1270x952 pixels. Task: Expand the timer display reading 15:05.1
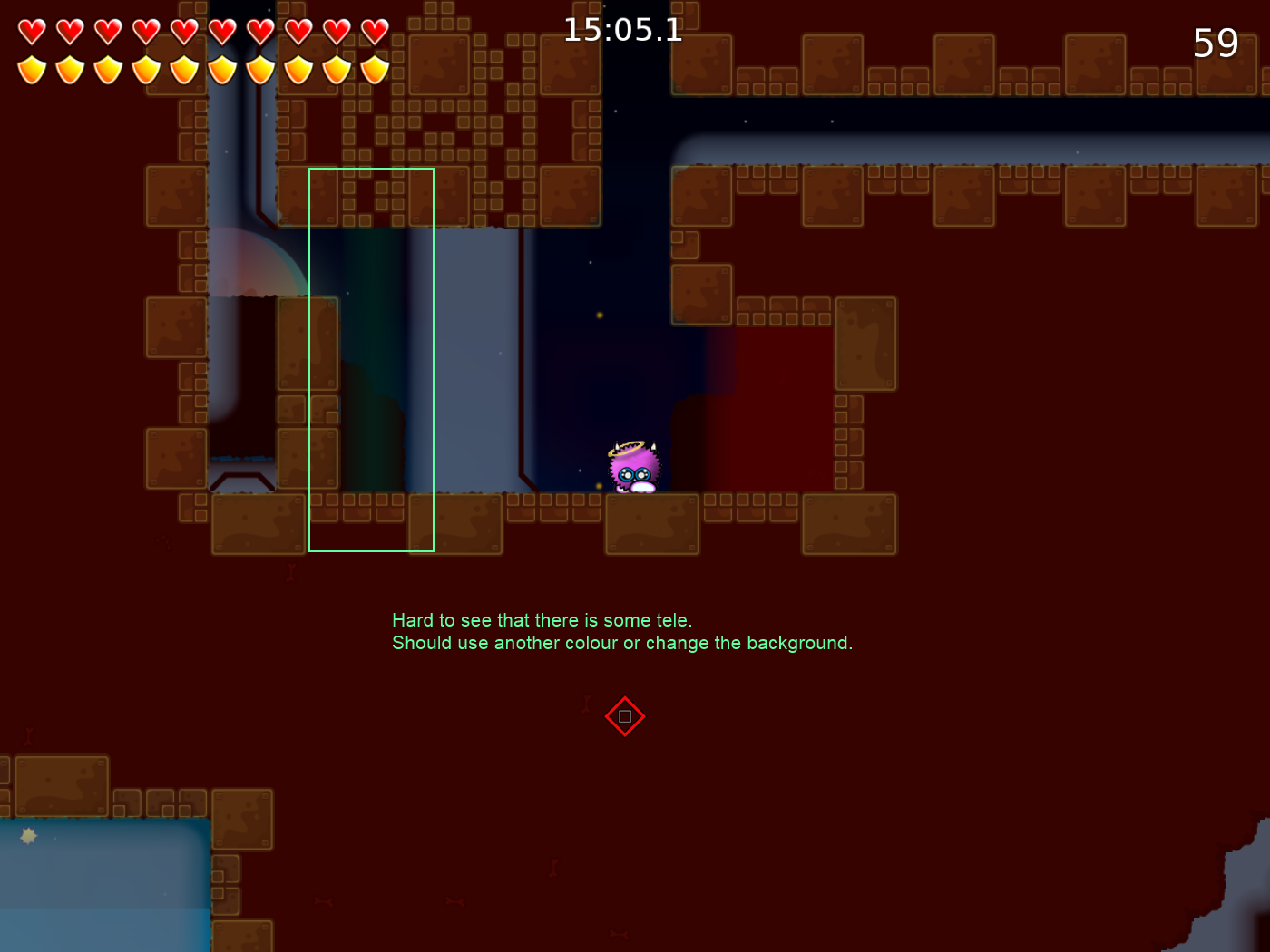(x=622, y=30)
